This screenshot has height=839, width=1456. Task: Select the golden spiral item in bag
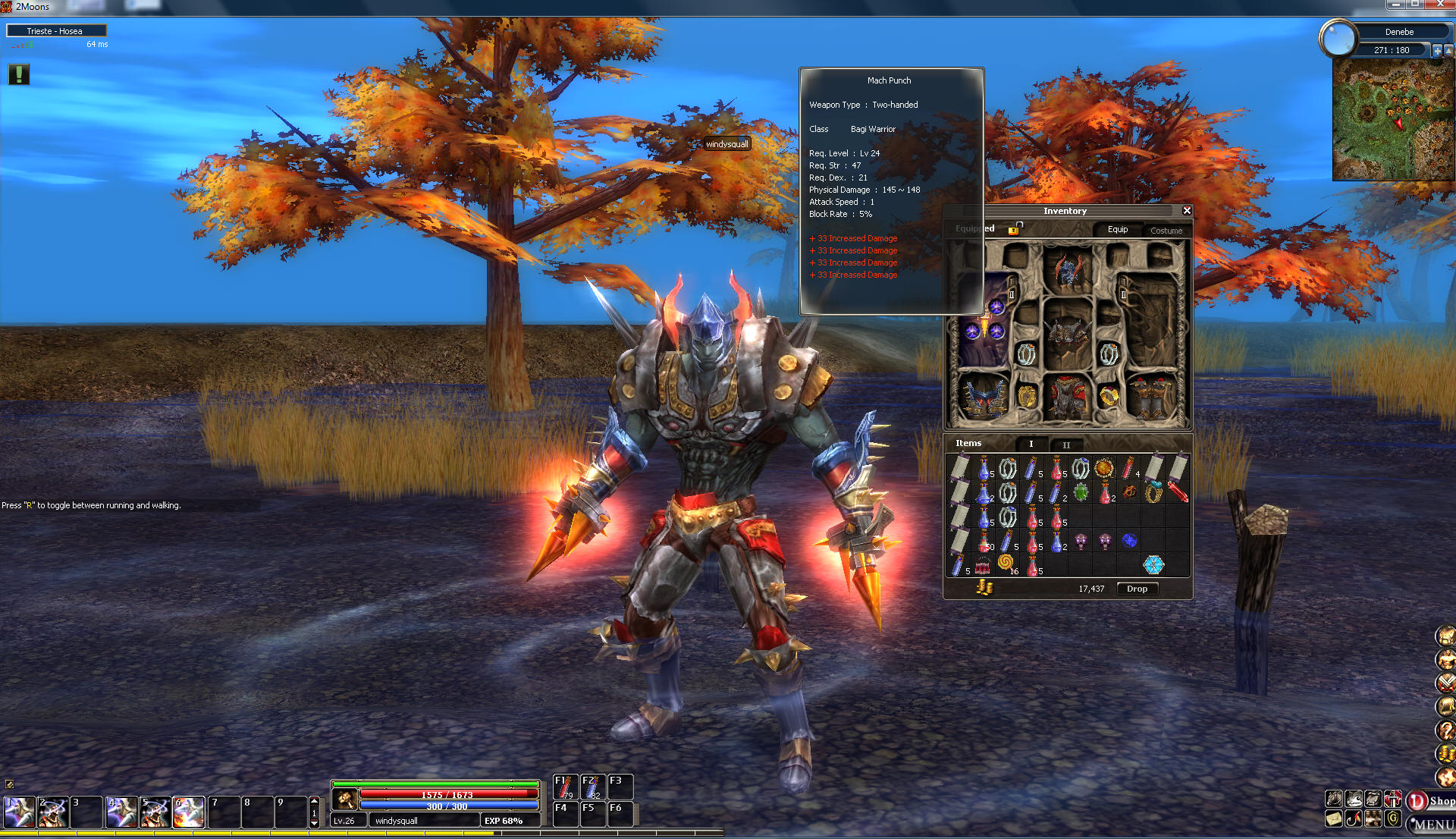pos(1006,562)
